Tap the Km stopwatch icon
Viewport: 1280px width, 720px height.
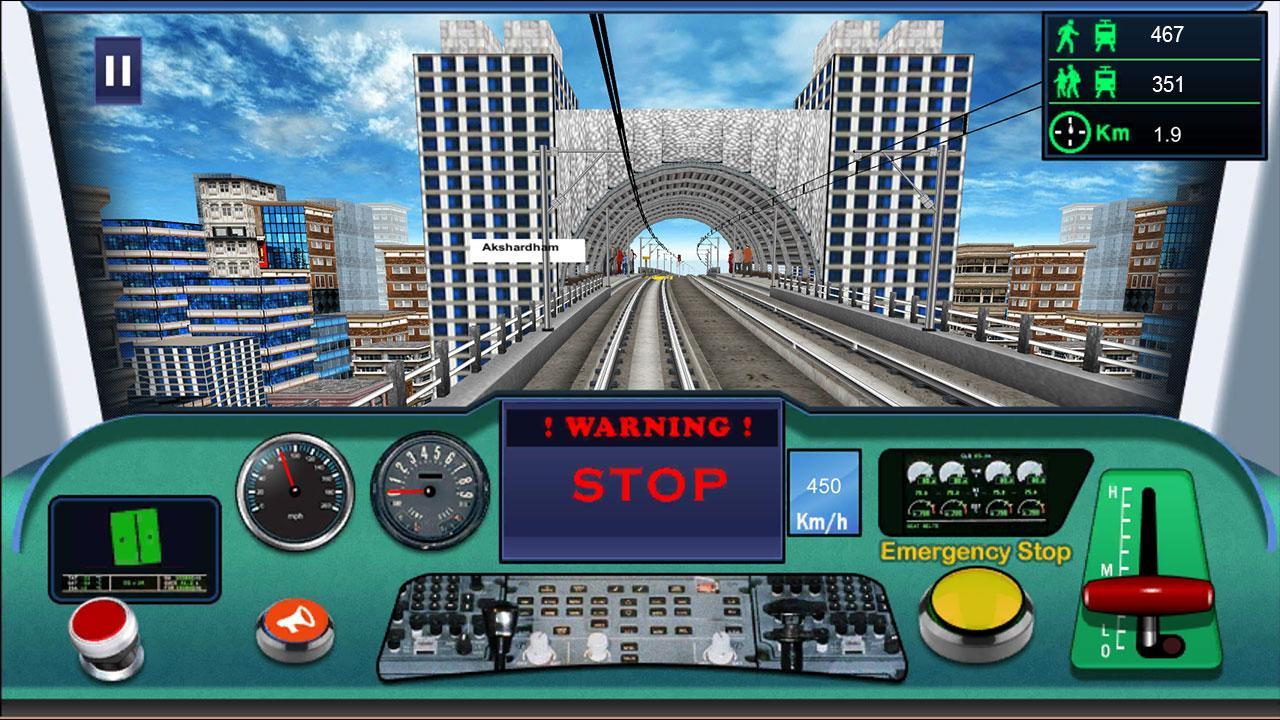(x=1070, y=131)
